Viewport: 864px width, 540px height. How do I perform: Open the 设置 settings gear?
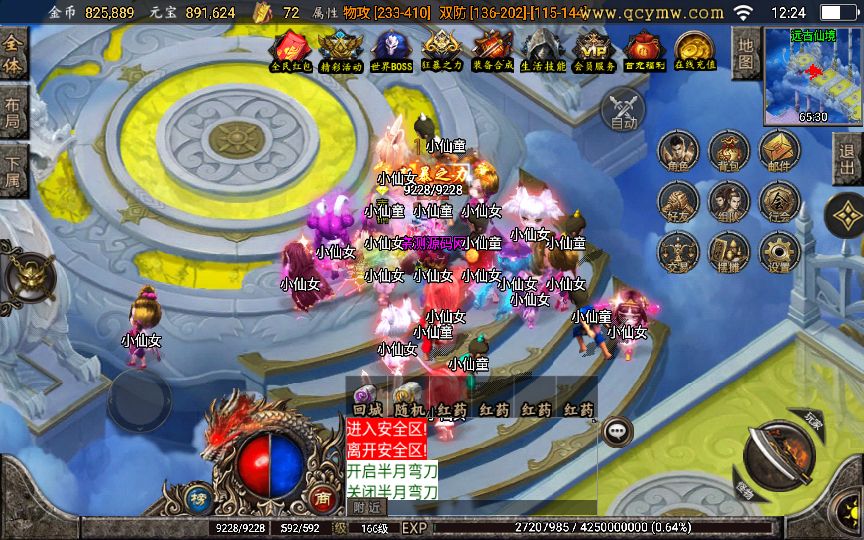tap(778, 252)
